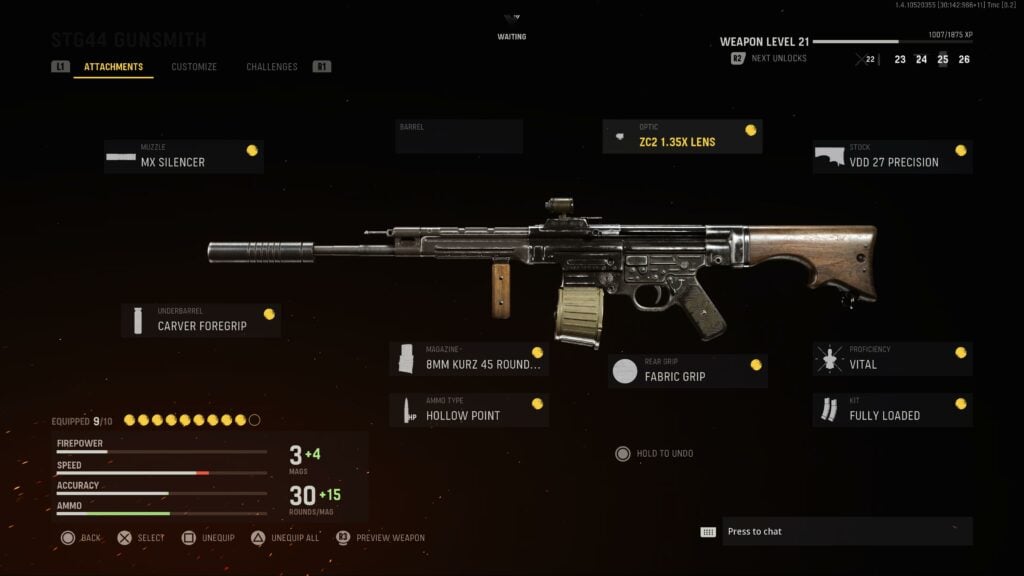Image resolution: width=1024 pixels, height=576 pixels.
Task: Click Preview Weapon in the footer
Action: 381,538
